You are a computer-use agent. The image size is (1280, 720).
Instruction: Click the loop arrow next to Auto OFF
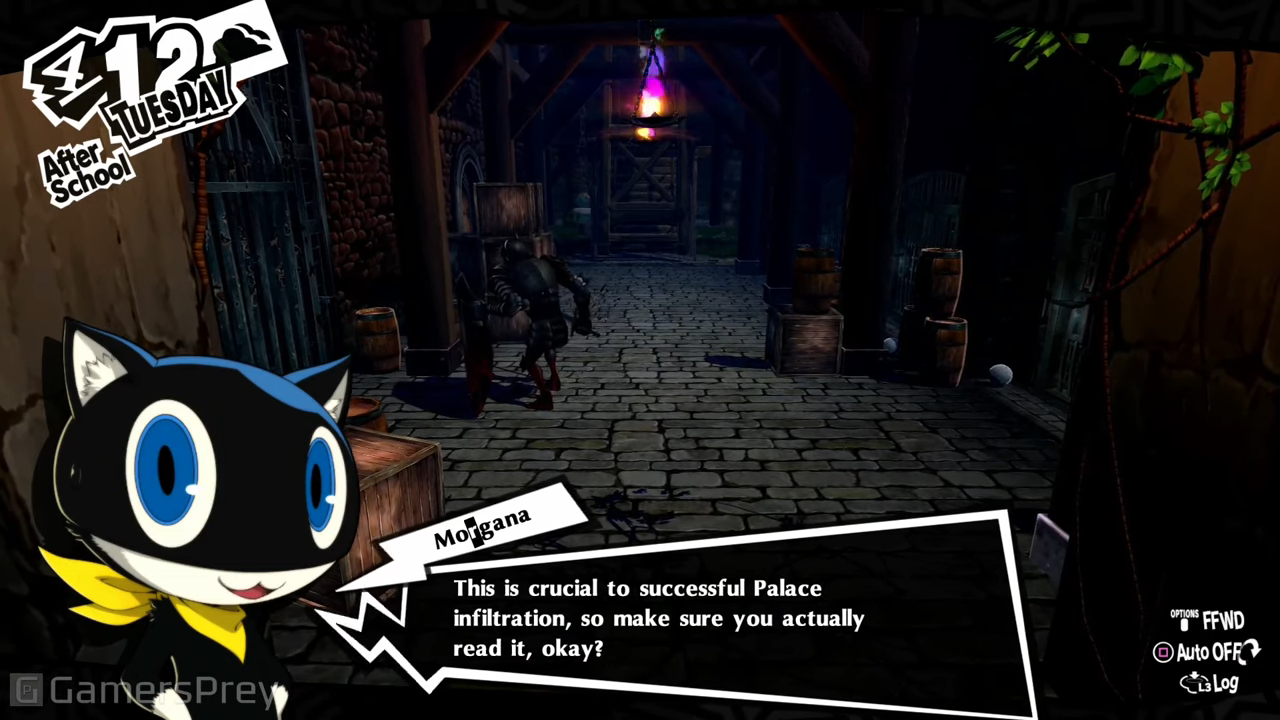(1249, 652)
